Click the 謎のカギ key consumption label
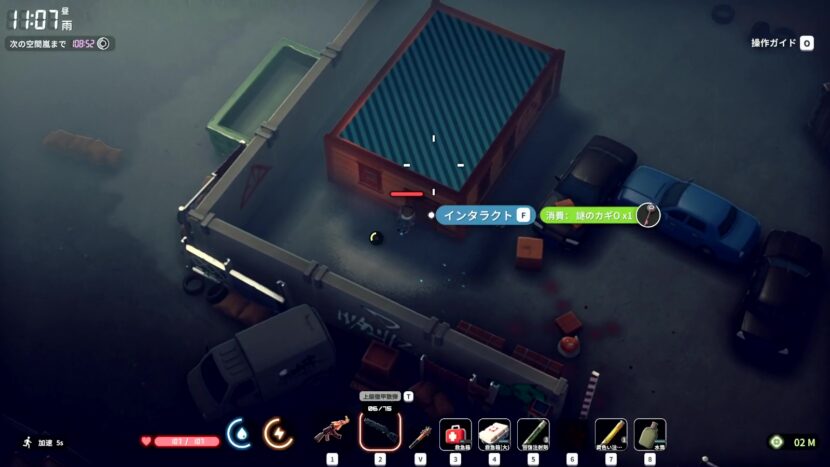 coord(590,215)
